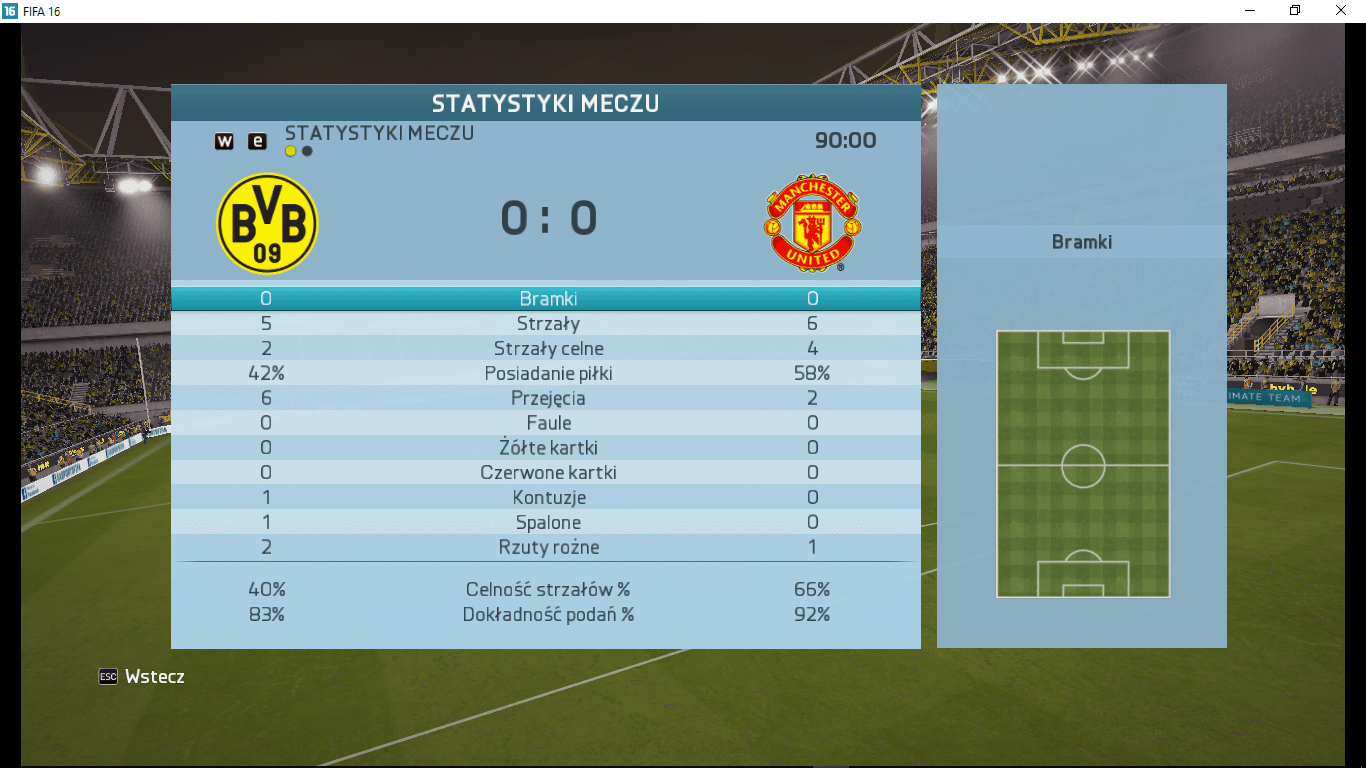The height and width of the screenshot is (768, 1366).
Task: Choose the Strzały celne row
Action: 547,349
